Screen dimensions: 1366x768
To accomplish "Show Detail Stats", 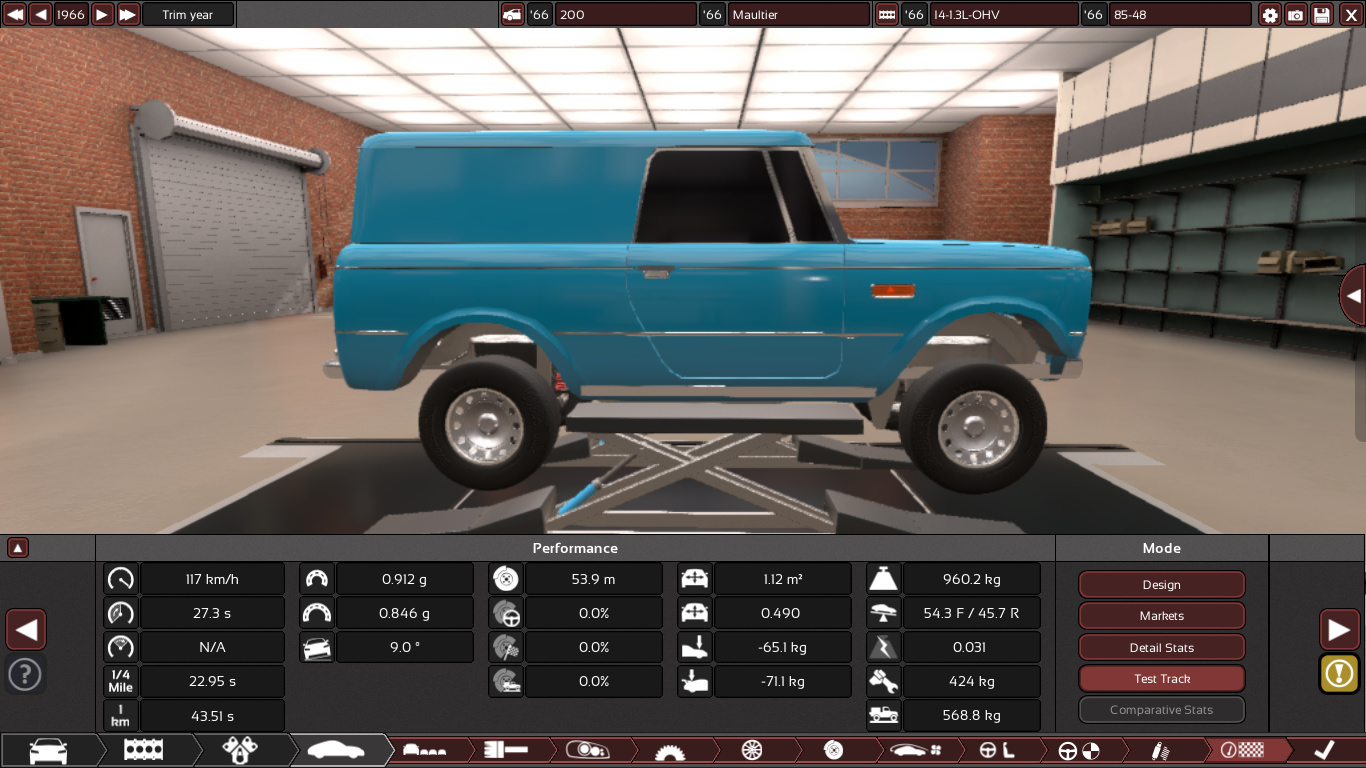I will click(1161, 648).
